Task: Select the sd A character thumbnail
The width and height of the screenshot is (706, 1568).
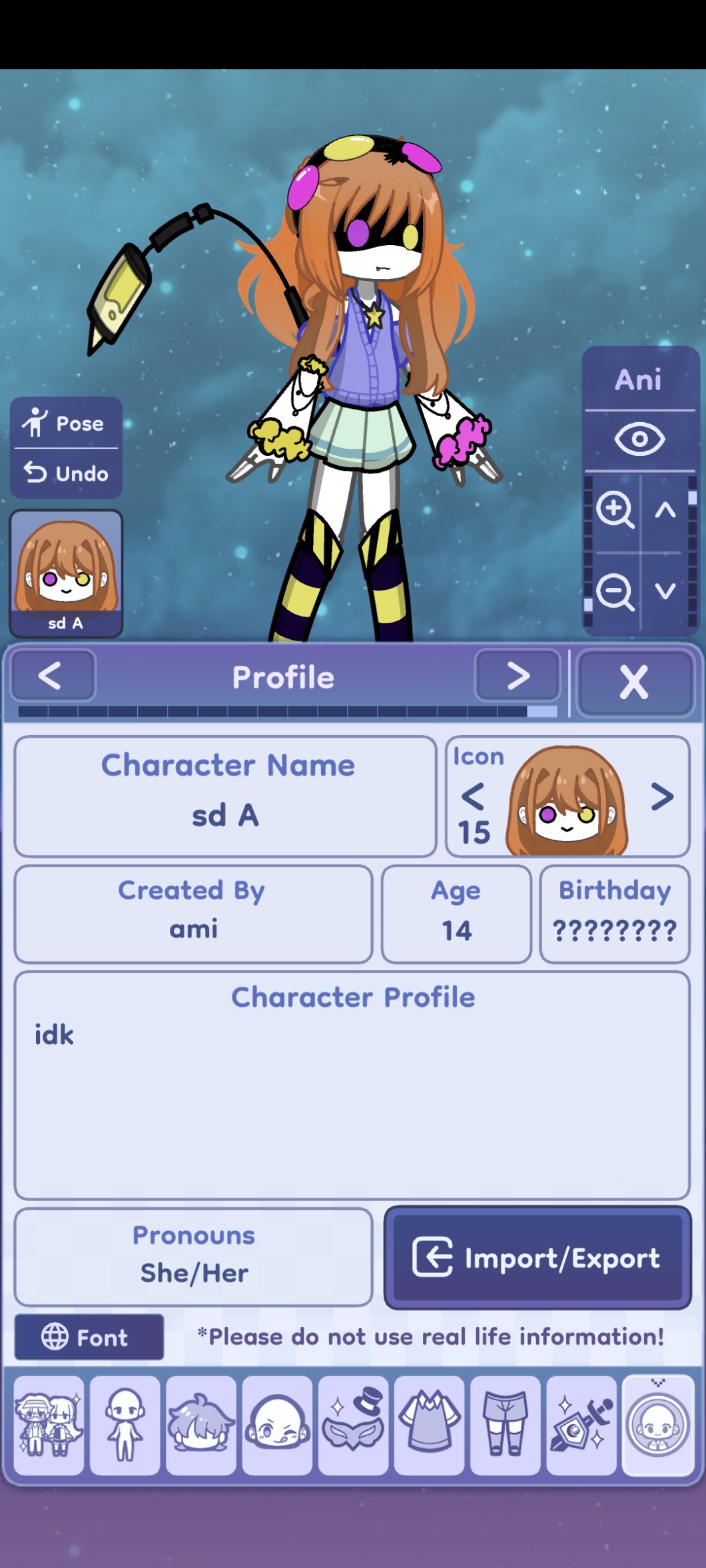Action: pos(66,573)
